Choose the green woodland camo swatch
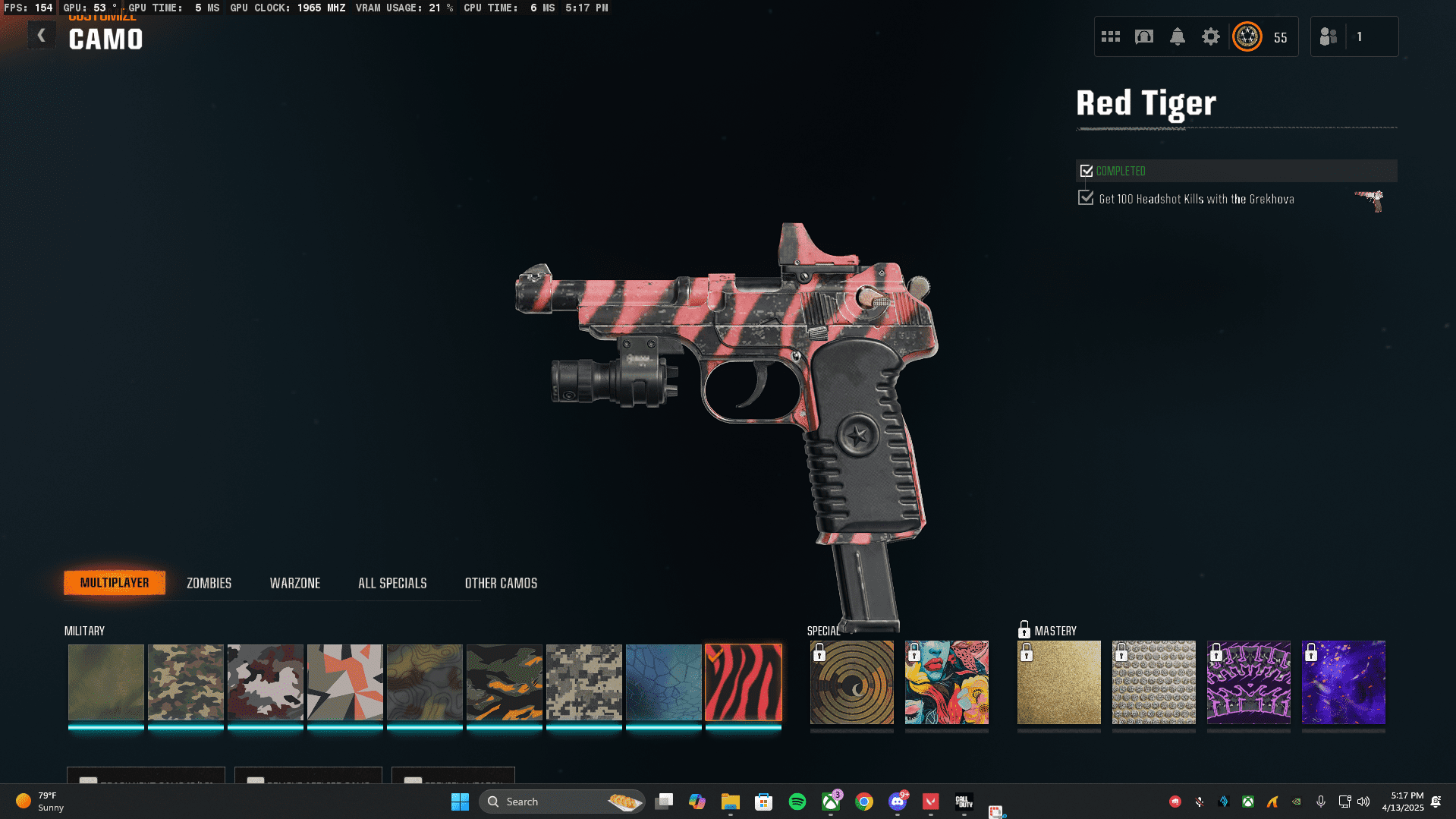The width and height of the screenshot is (1456, 819). [185, 682]
